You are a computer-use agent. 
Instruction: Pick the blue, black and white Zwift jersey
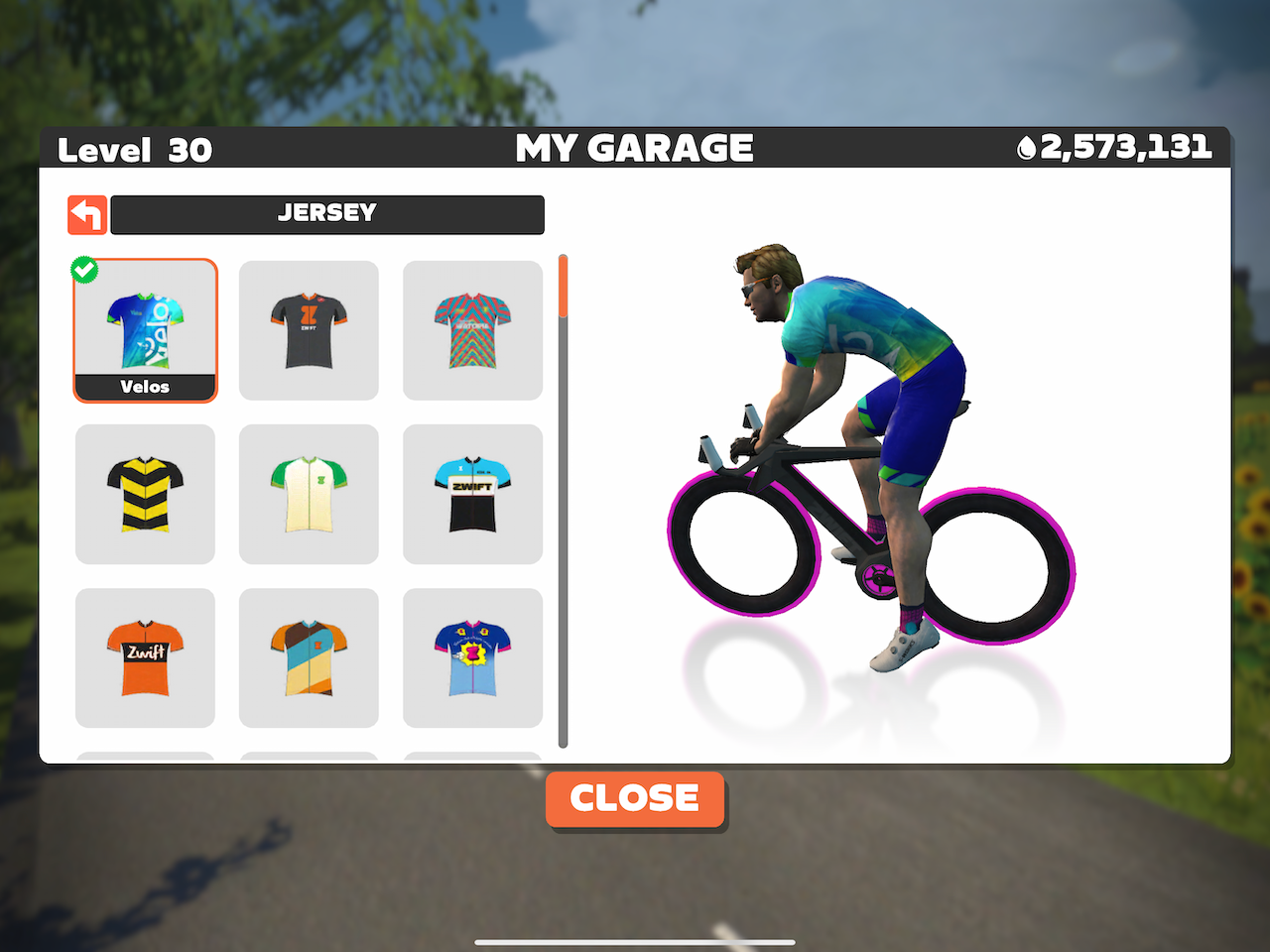(472, 494)
